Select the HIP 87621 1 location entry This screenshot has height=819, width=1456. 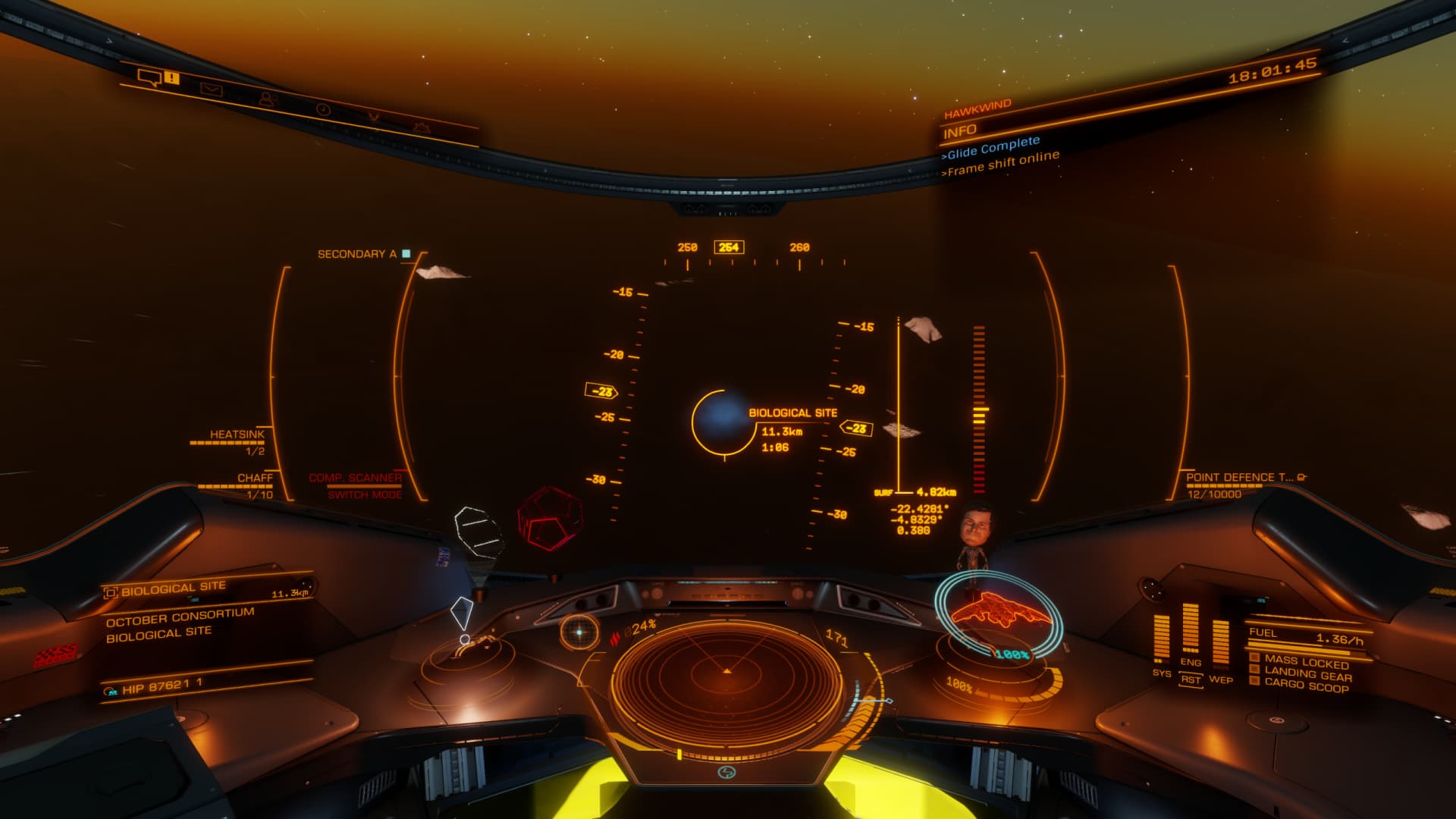[162, 687]
